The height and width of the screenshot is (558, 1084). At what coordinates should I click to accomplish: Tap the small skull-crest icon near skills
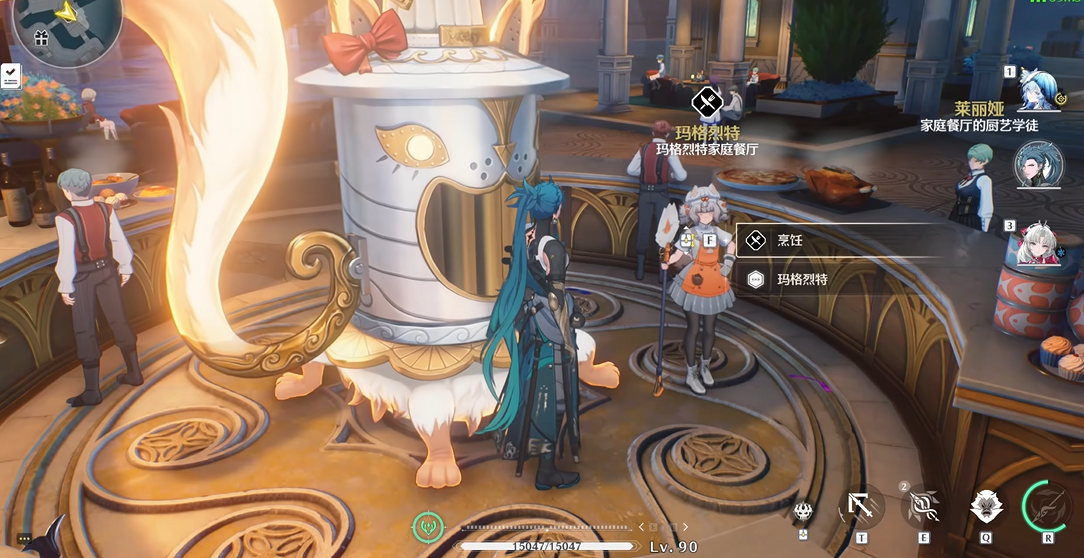click(x=802, y=513)
